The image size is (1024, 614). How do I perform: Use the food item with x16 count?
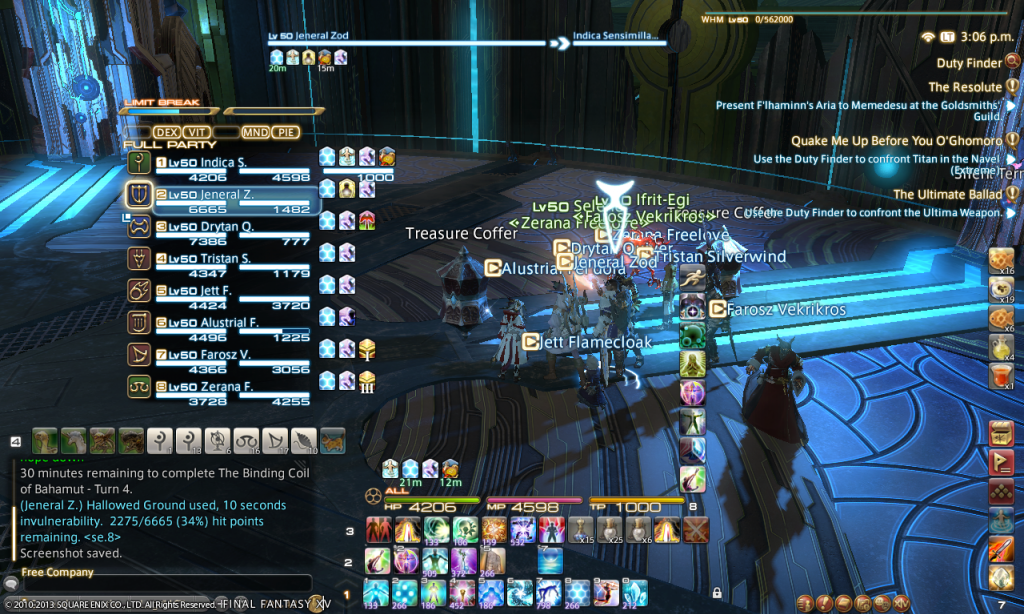[x=1001, y=260]
